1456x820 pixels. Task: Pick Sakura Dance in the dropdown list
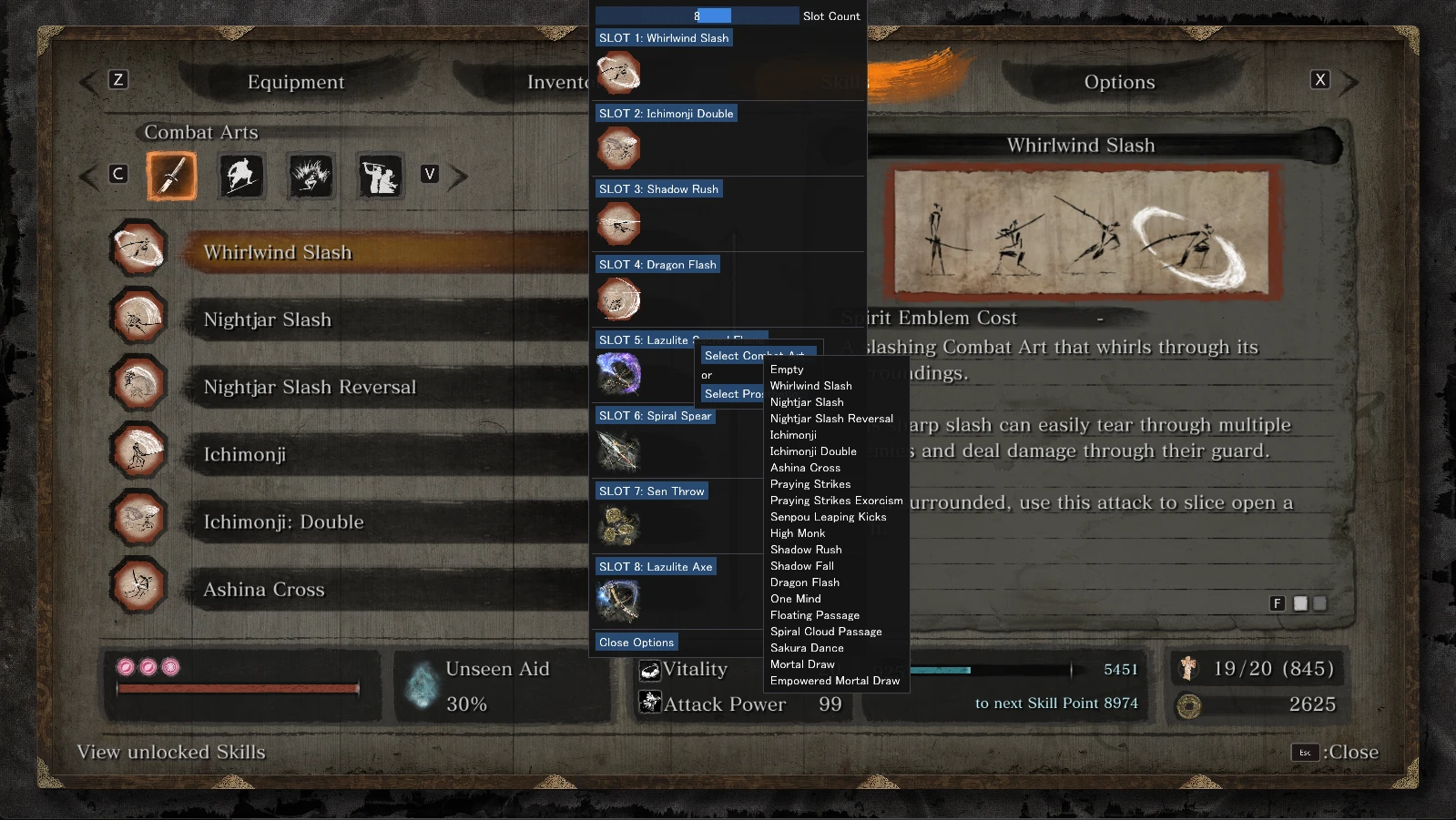[x=807, y=648]
